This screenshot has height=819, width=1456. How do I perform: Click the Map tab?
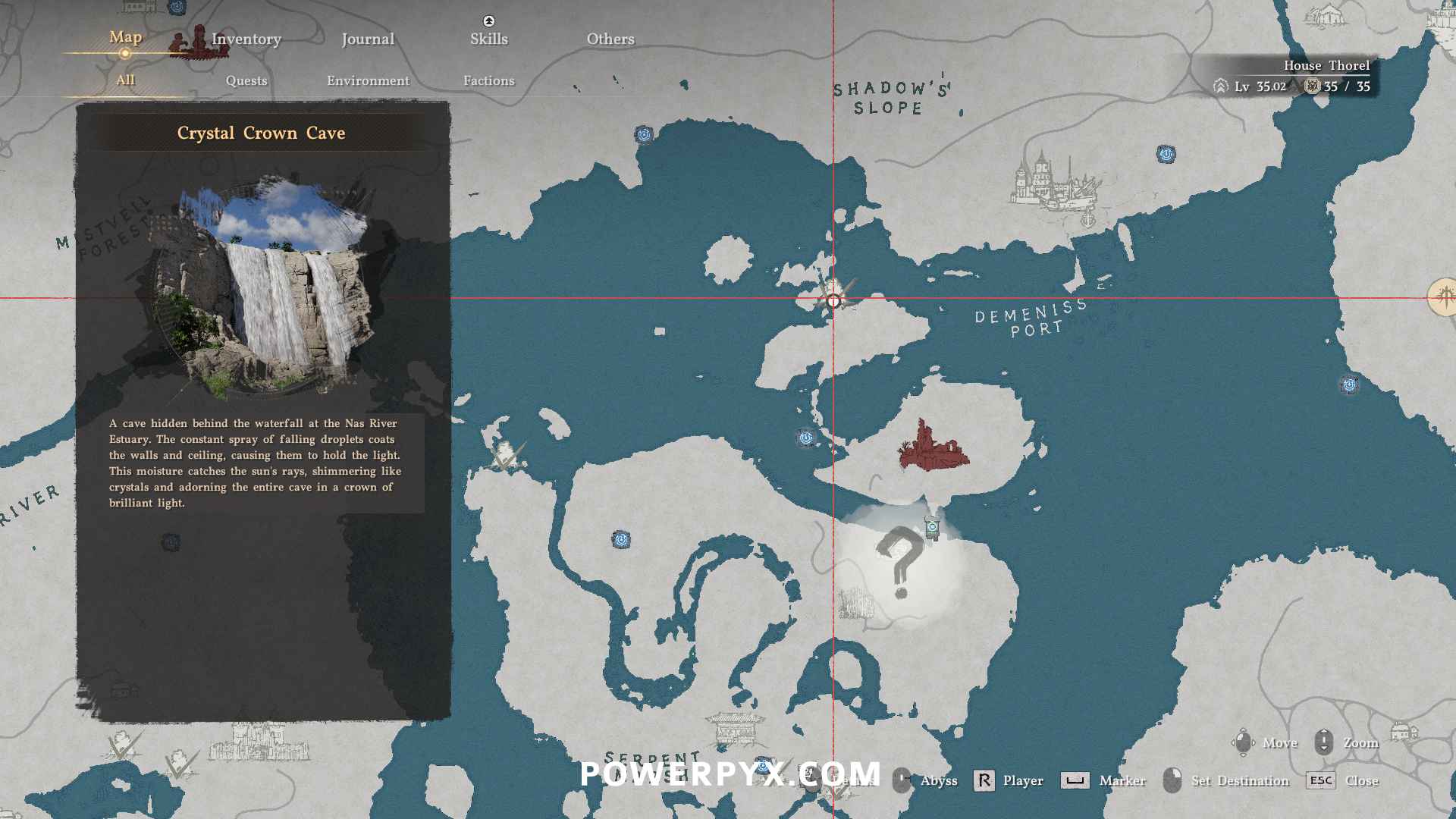(125, 37)
